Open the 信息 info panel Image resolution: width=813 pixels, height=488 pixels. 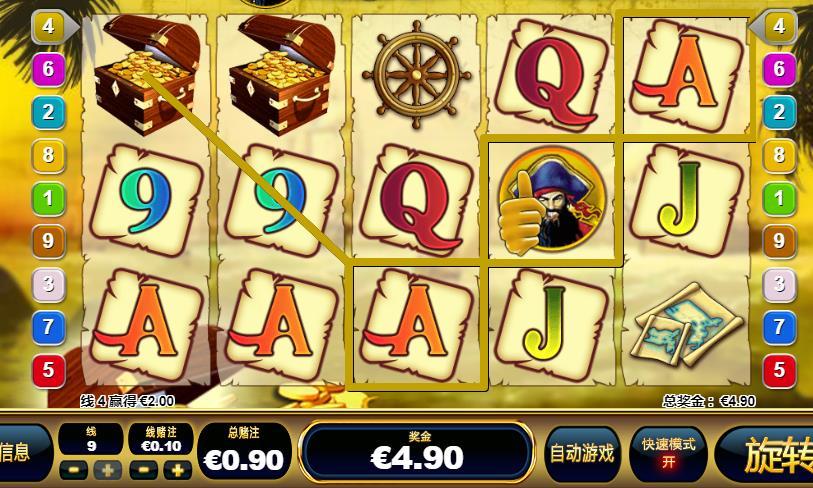[x=22, y=453]
